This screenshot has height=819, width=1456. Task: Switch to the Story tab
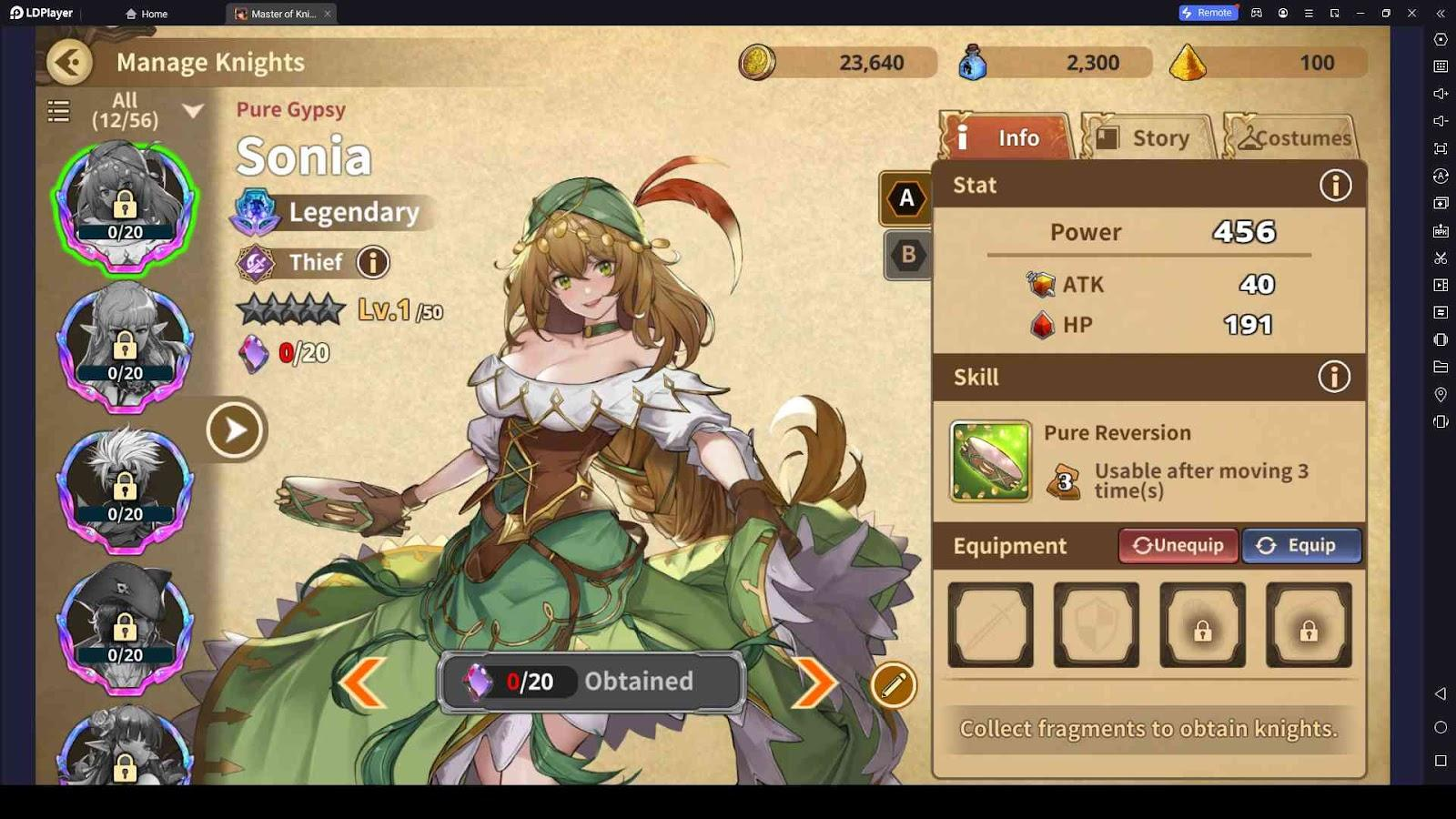1148,138
